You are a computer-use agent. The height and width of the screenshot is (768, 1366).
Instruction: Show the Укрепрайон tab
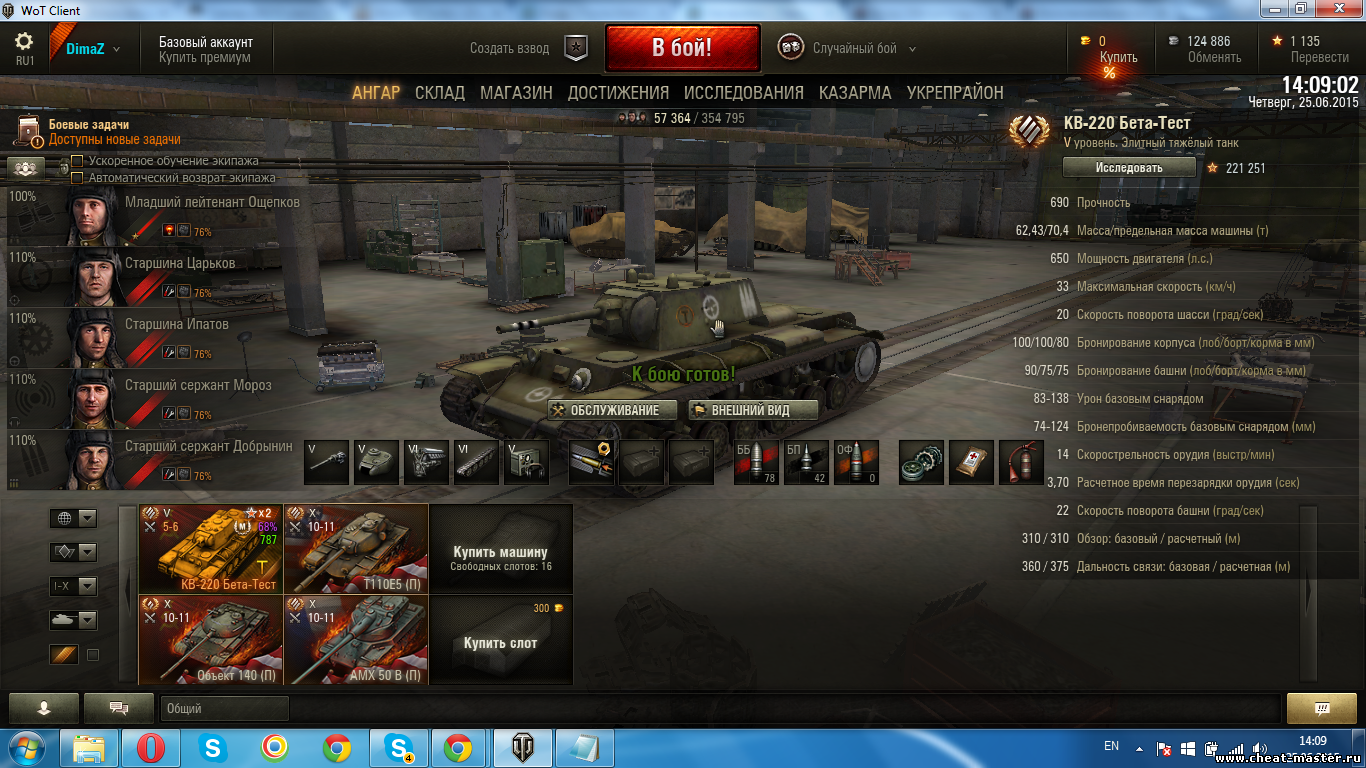tap(955, 93)
